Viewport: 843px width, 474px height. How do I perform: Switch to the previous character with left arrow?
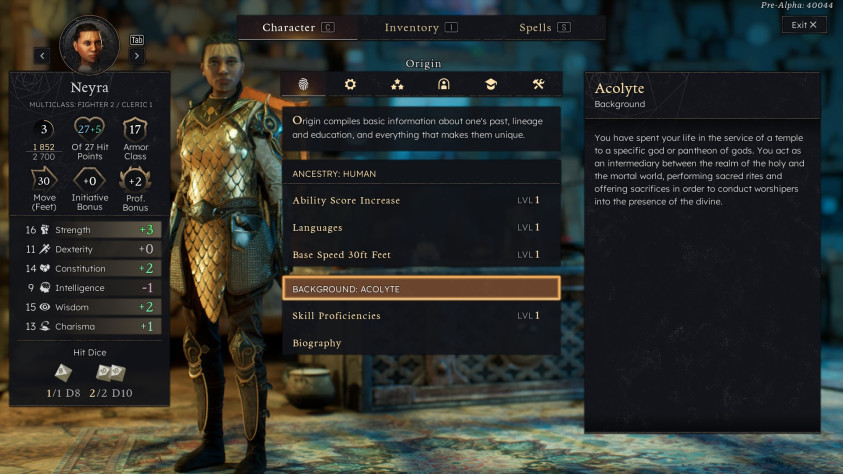pos(42,56)
